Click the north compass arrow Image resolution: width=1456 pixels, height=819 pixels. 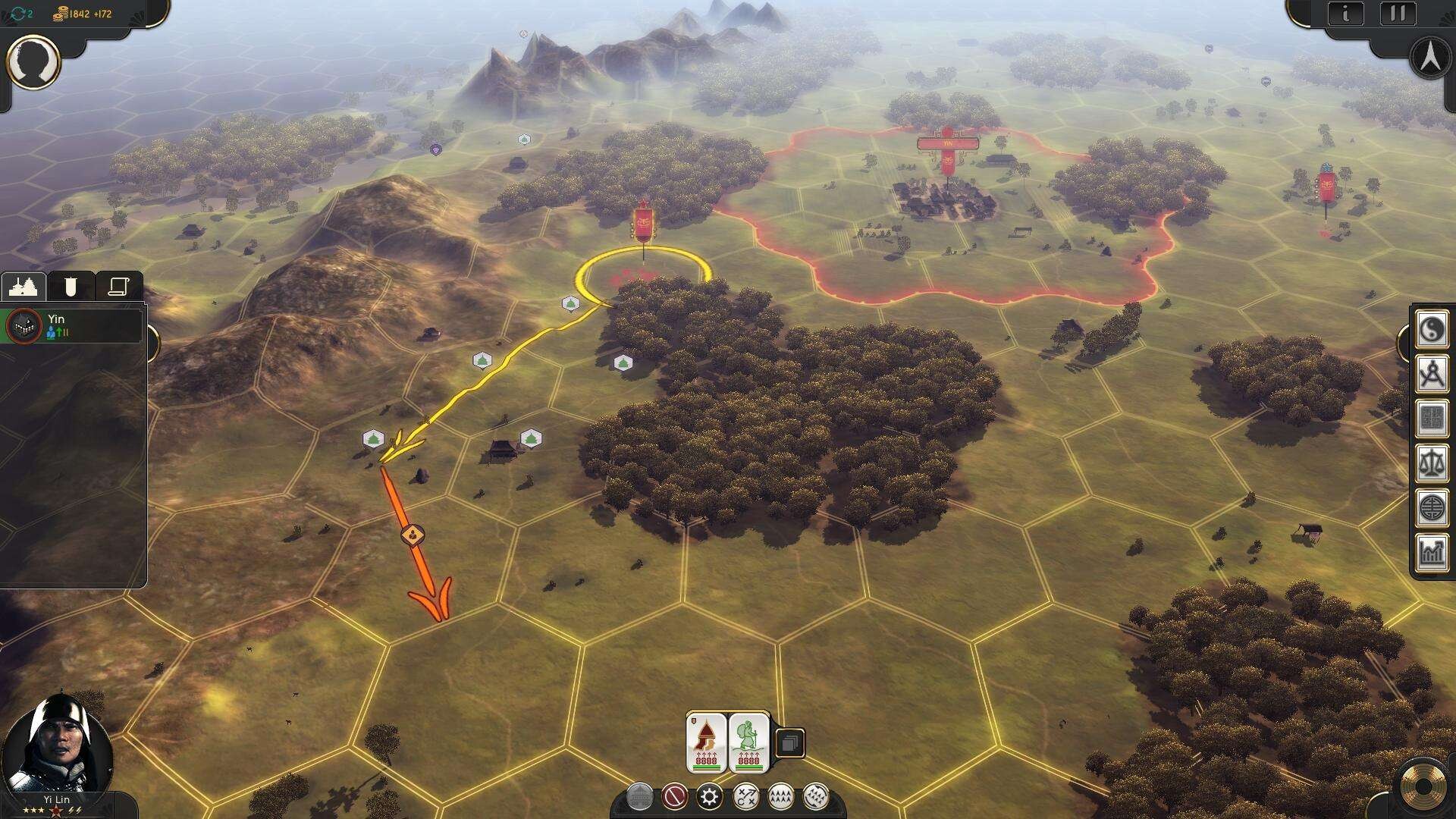click(1430, 58)
